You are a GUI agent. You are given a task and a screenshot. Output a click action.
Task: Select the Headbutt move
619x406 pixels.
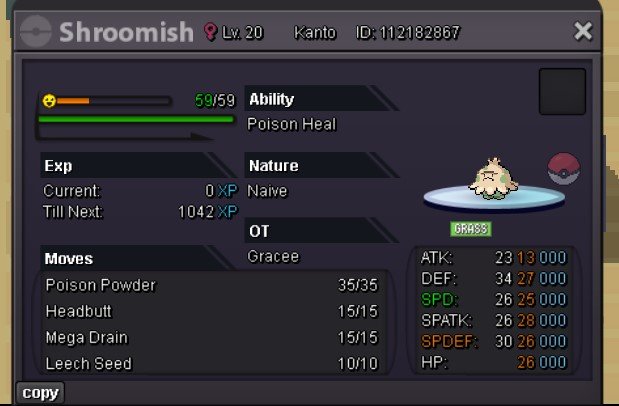click(x=212, y=312)
